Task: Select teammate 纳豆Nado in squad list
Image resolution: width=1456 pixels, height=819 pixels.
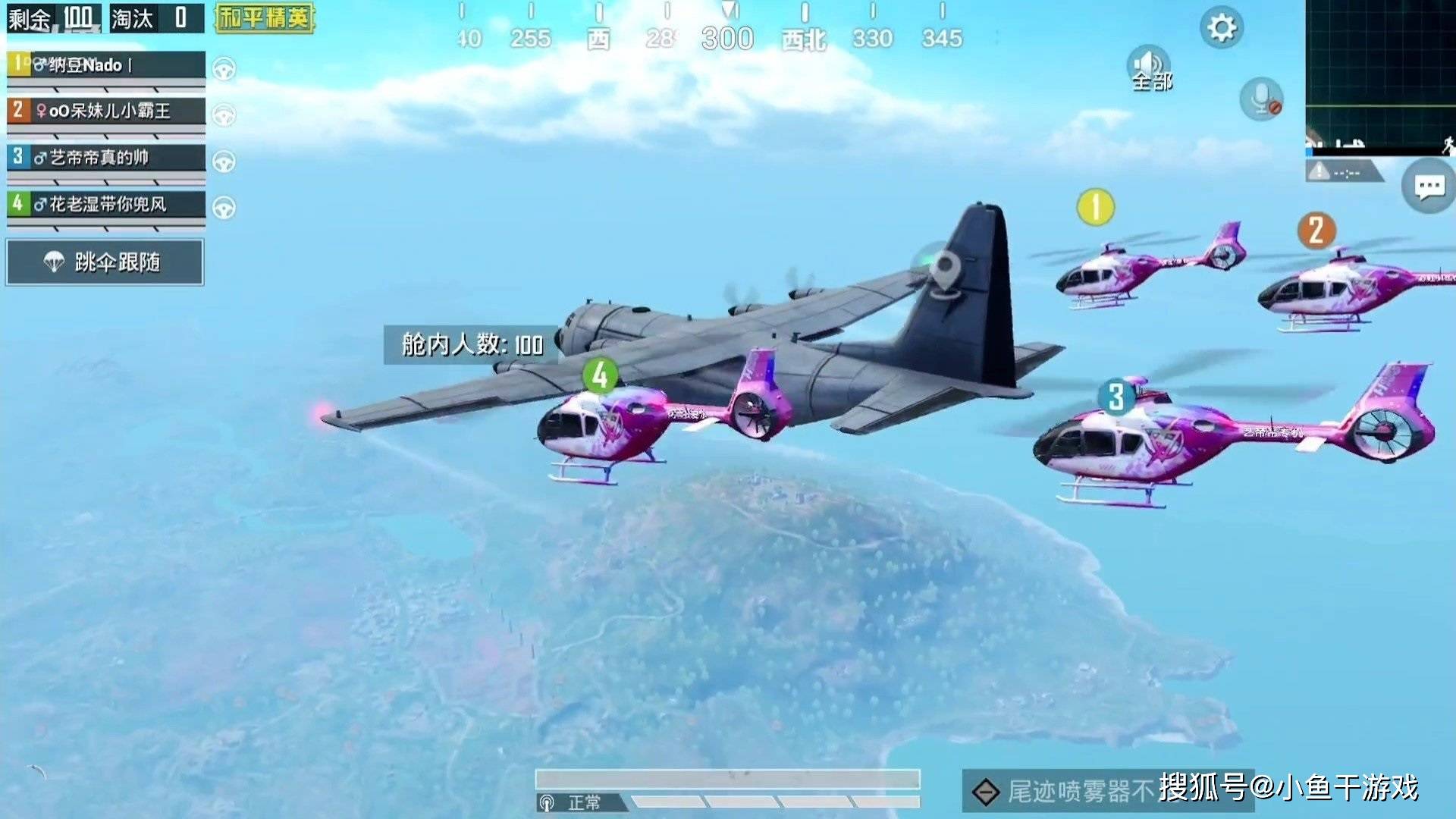Action: click(106, 65)
